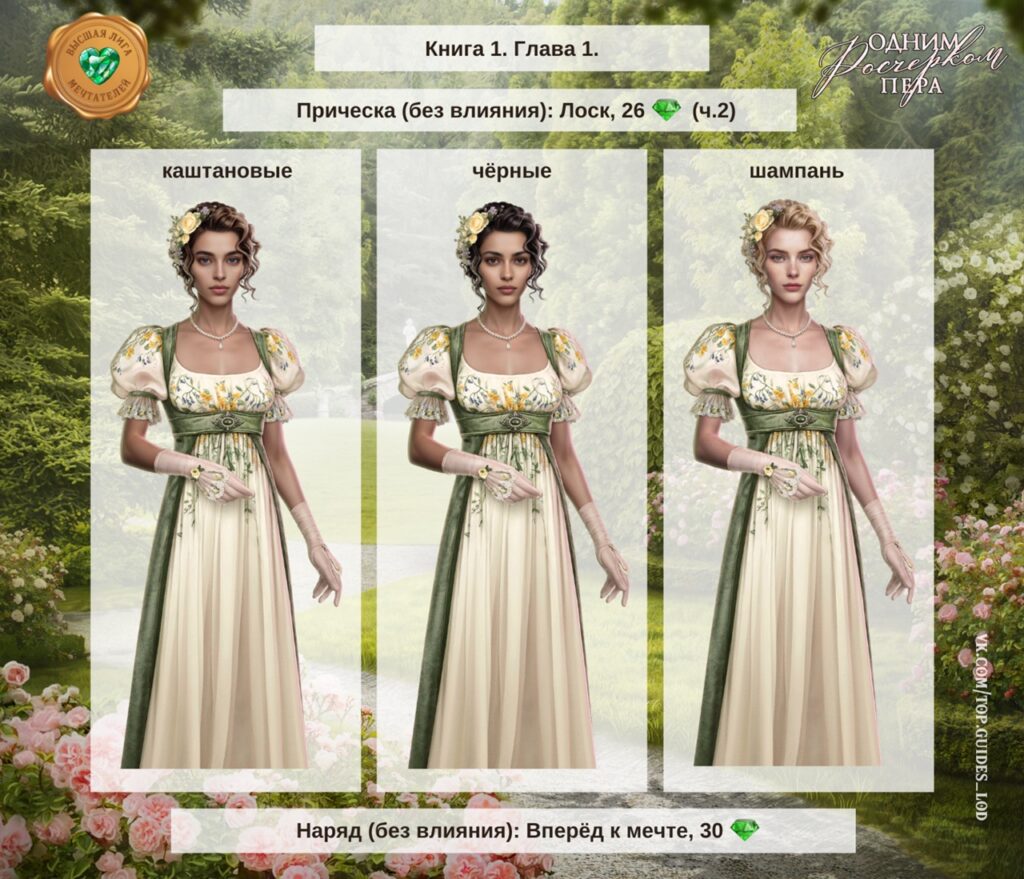
Task: Open the Высшая лига мечтателей wax seal badge
Action: (97, 66)
